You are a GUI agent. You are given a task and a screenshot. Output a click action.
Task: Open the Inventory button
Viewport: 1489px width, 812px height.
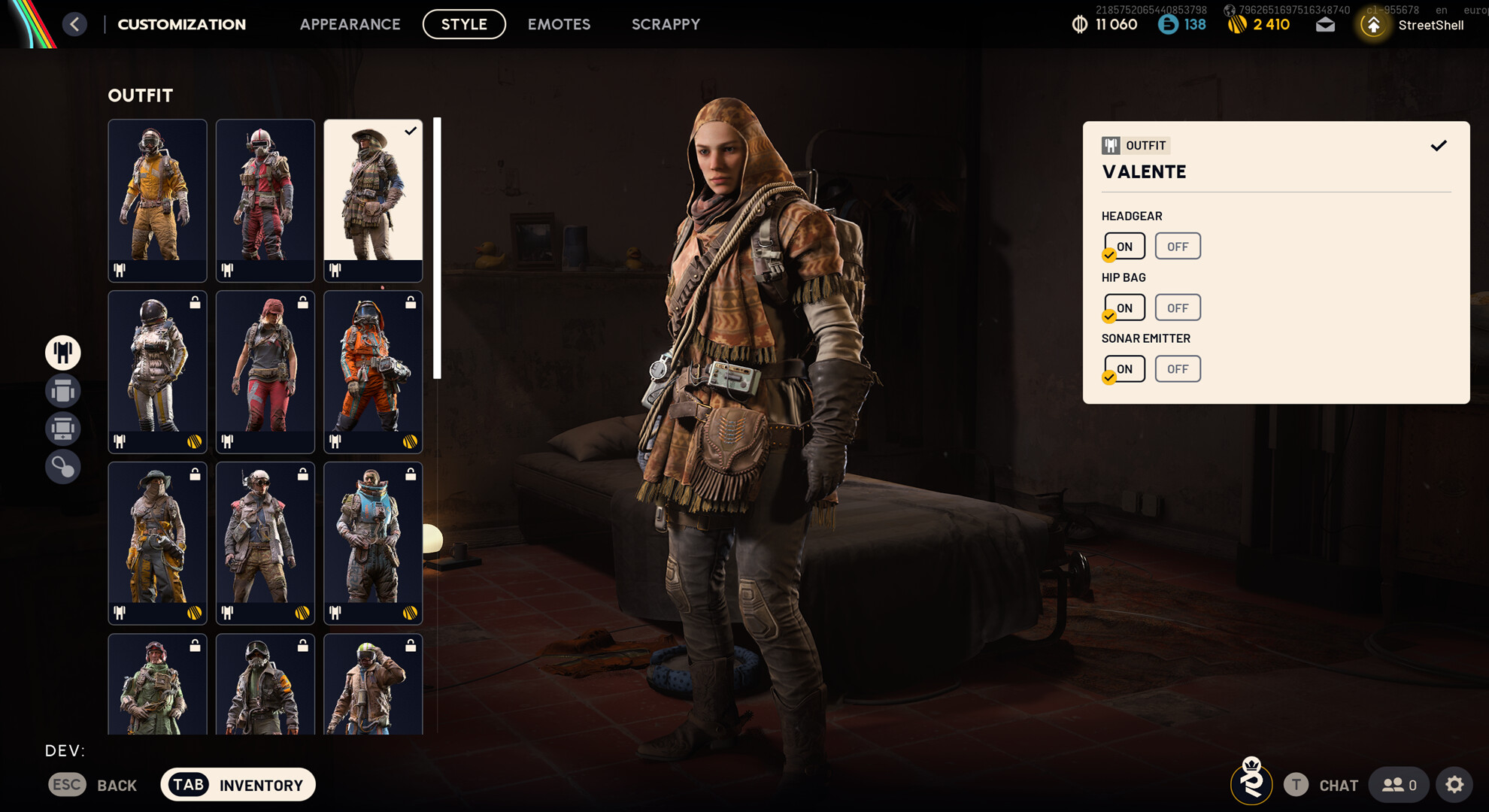point(238,785)
